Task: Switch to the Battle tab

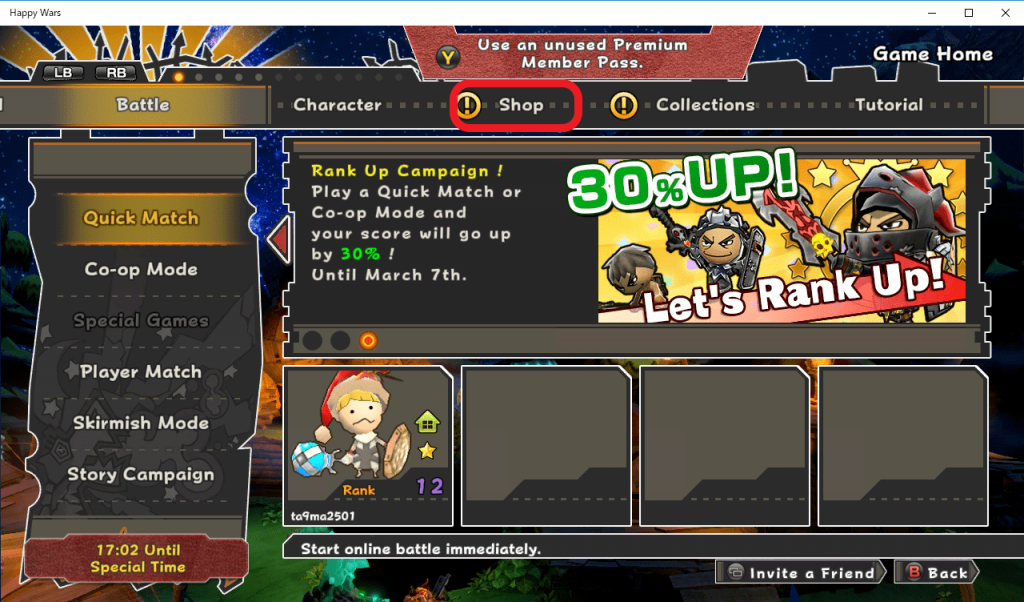Action: (x=143, y=105)
